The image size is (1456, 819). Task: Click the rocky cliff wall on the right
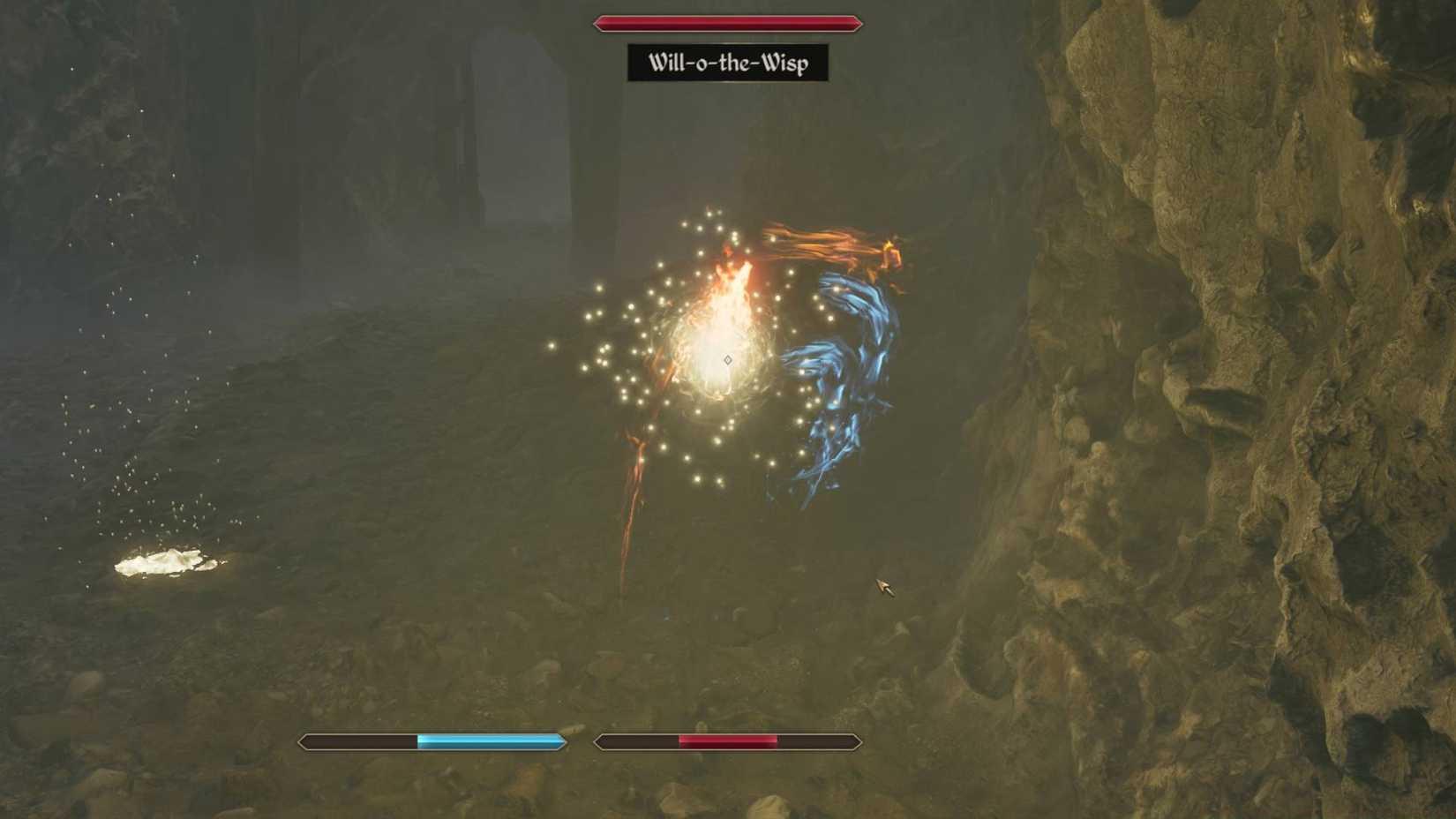[x=1235, y=353]
